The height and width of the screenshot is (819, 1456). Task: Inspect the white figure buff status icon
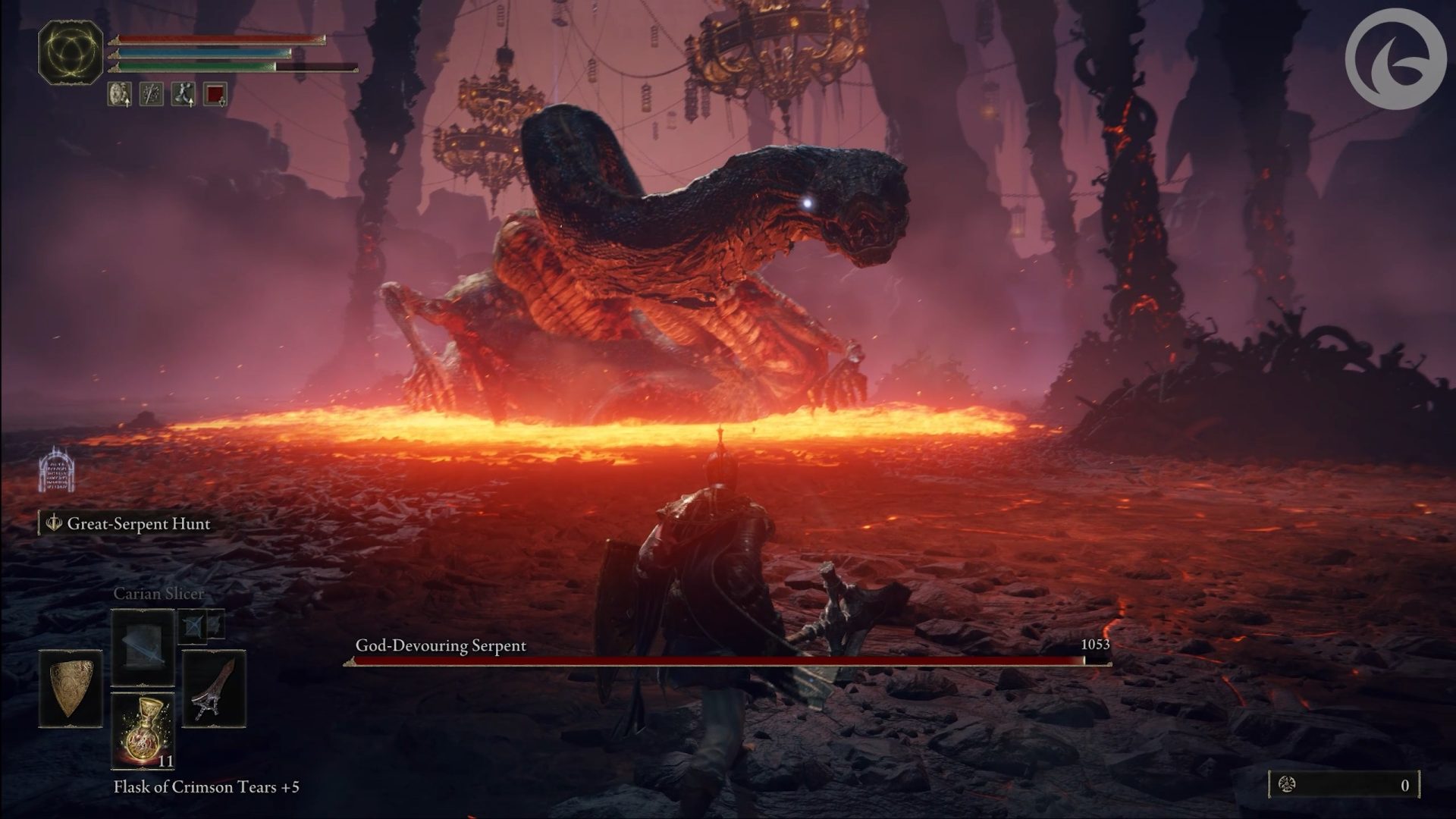point(184,94)
